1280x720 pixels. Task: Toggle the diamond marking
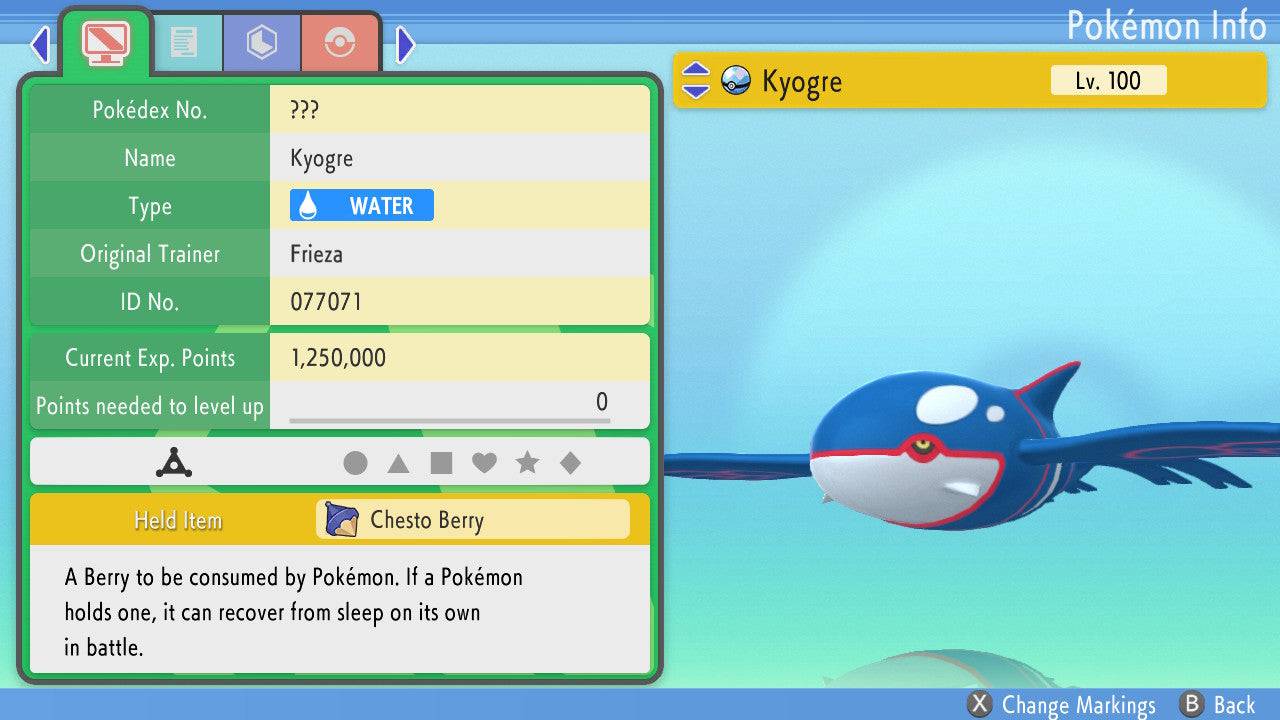(570, 463)
